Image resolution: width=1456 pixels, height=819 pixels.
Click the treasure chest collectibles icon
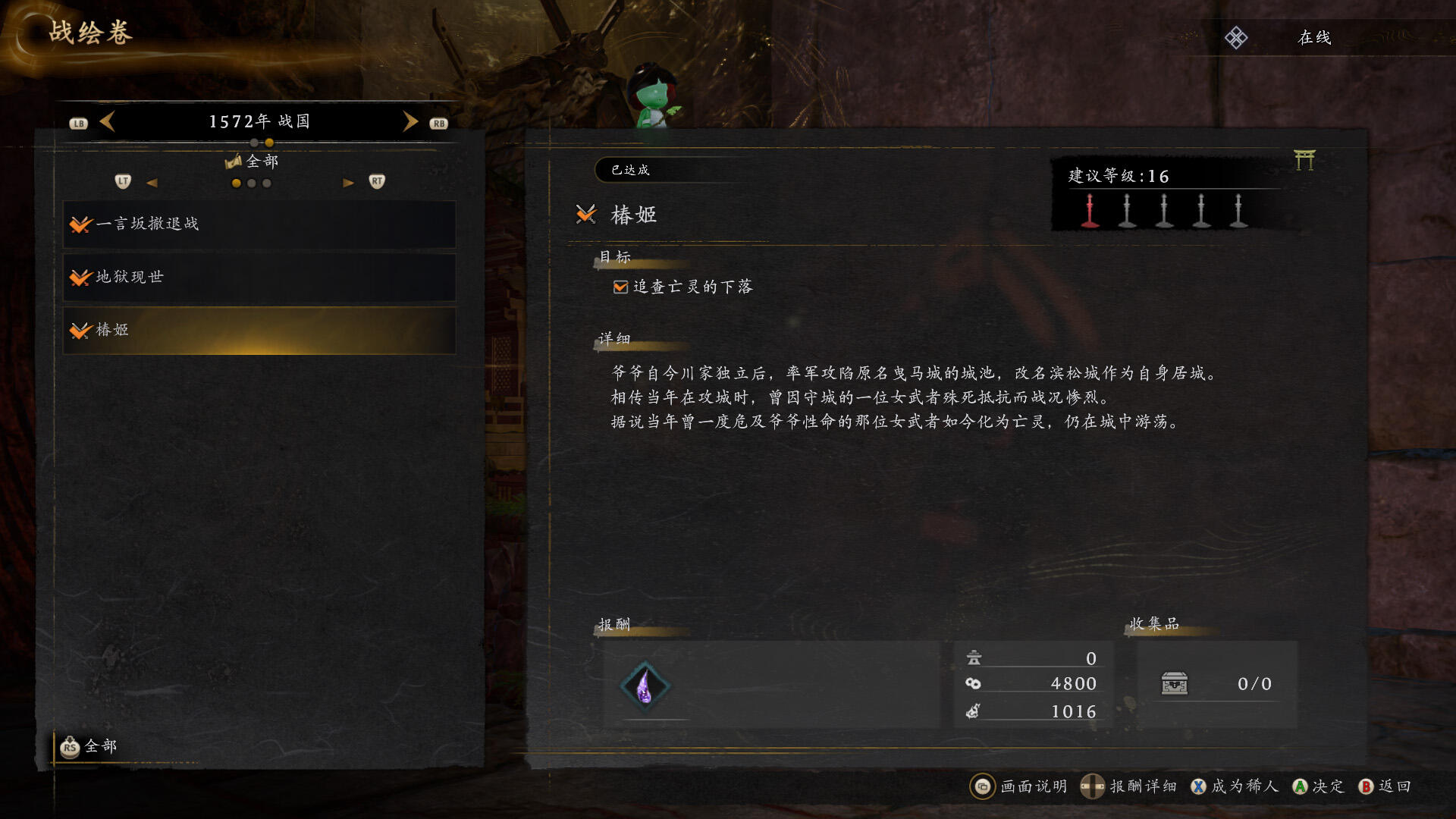point(1175,684)
